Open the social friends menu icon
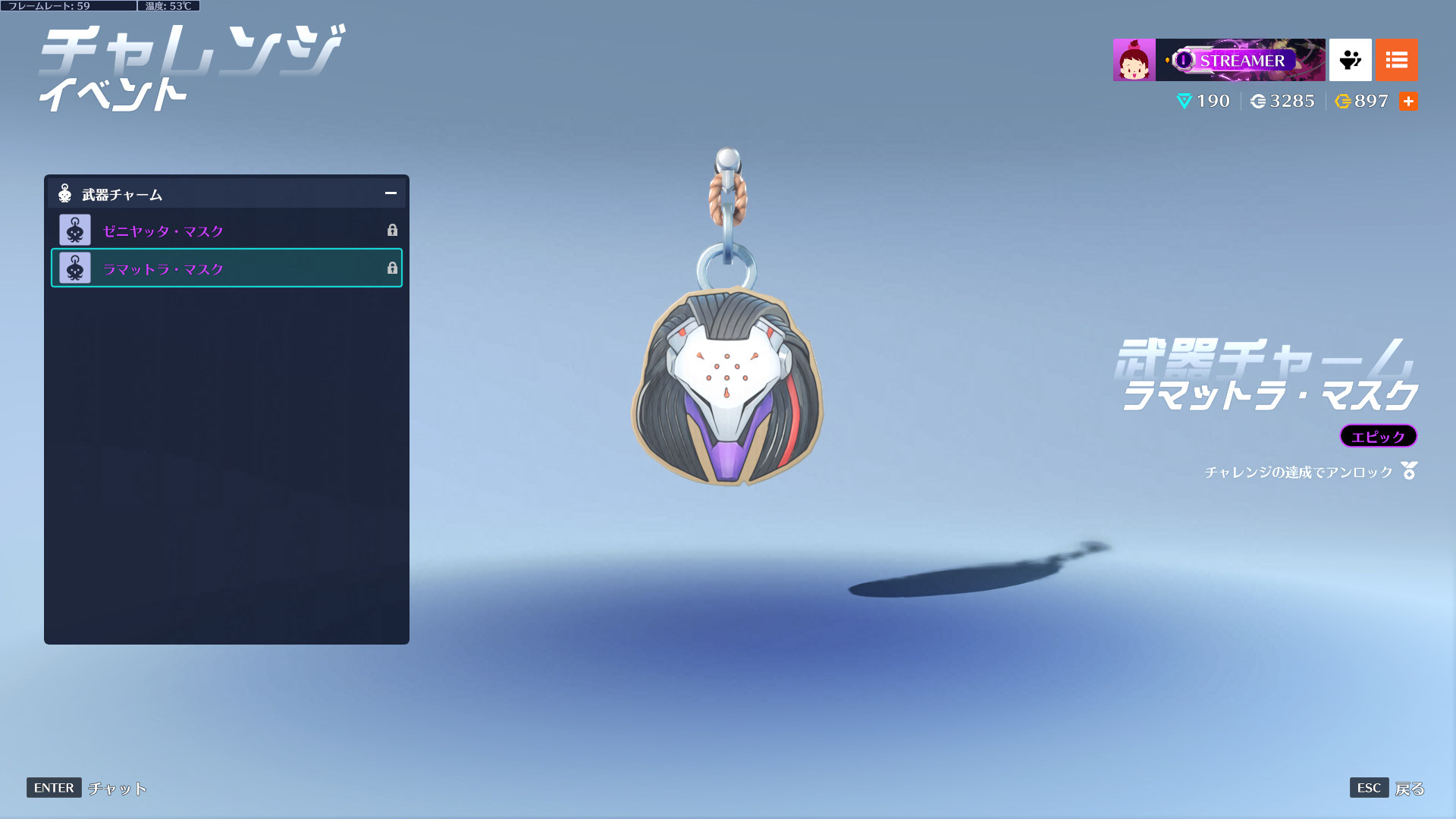The image size is (1456, 819). [1350, 60]
